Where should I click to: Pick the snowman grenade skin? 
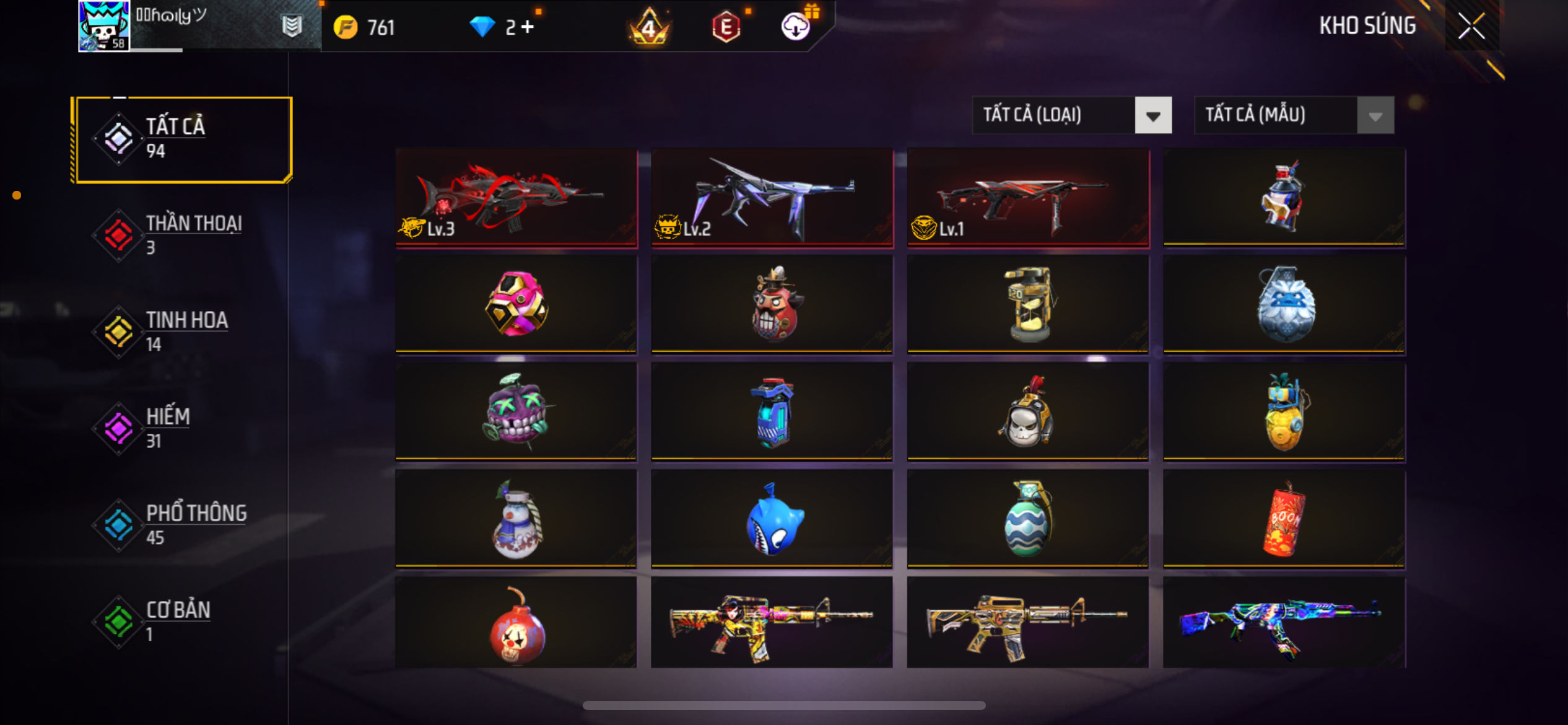pyautogui.click(x=516, y=519)
